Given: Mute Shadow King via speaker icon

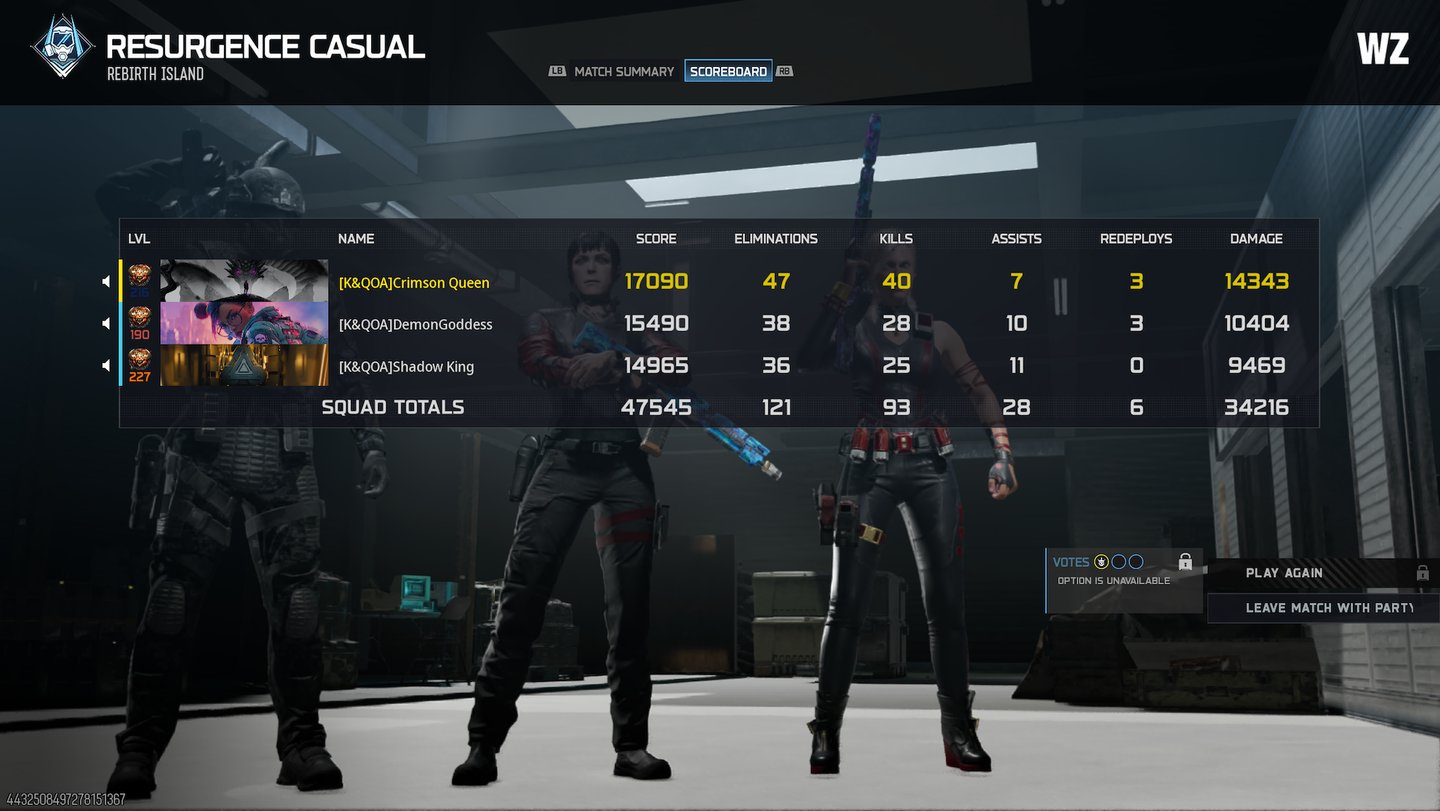Looking at the screenshot, I should pos(107,366).
